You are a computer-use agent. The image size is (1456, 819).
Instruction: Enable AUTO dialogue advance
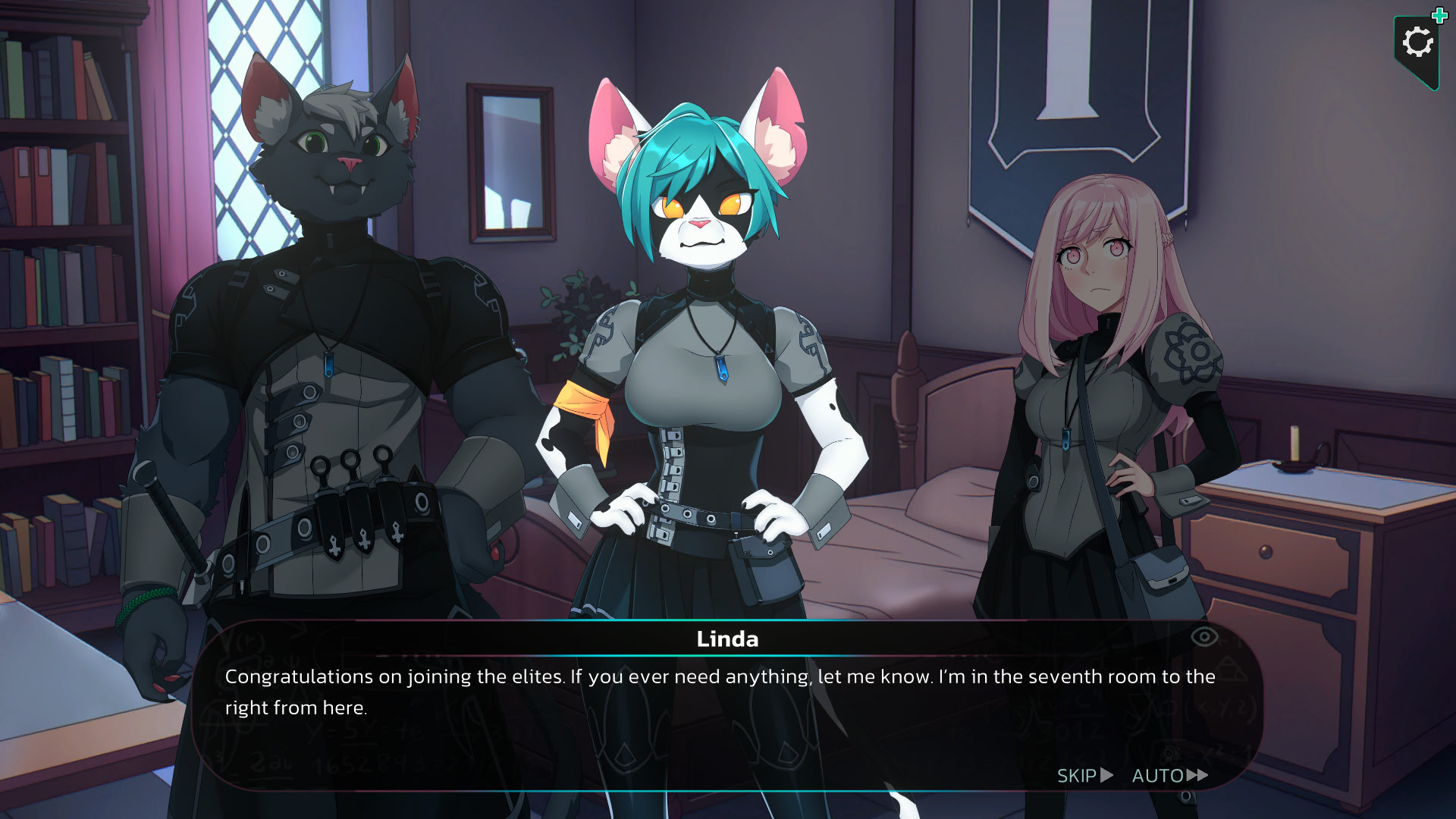pos(1169,776)
